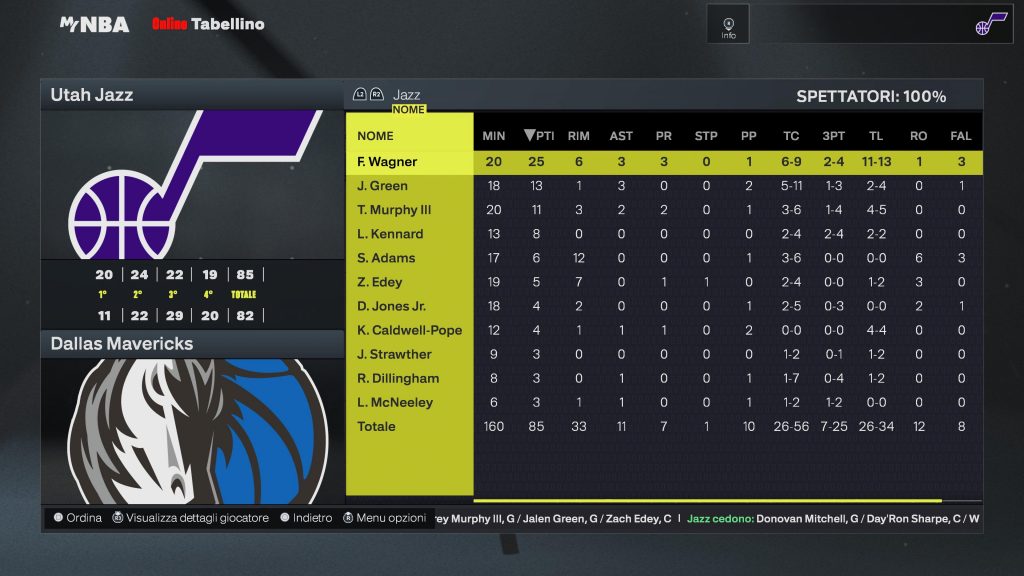1024x576 pixels.
Task: Select T. Murphy III's player row
Action: pos(394,210)
